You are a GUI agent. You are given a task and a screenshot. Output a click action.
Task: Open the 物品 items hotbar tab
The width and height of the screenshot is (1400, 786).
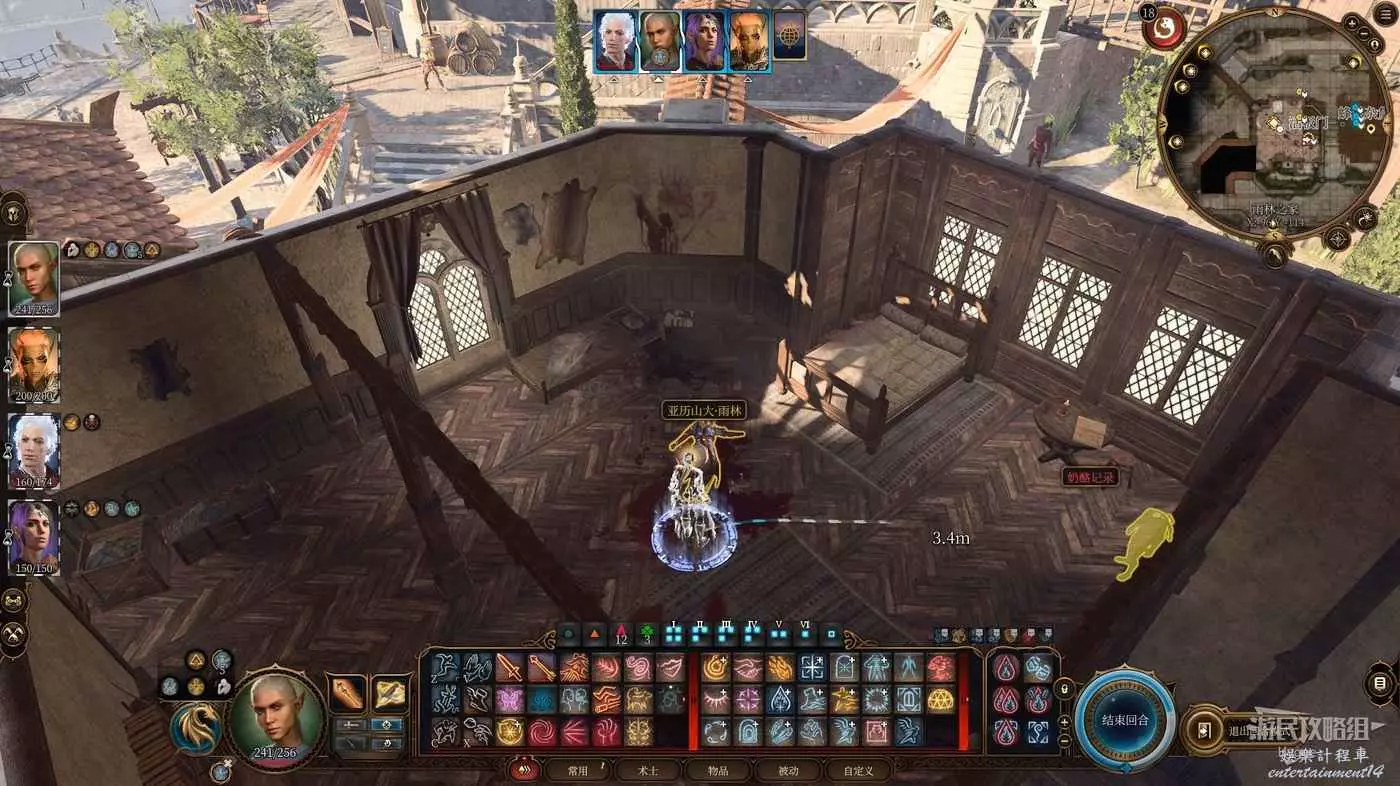click(x=718, y=770)
